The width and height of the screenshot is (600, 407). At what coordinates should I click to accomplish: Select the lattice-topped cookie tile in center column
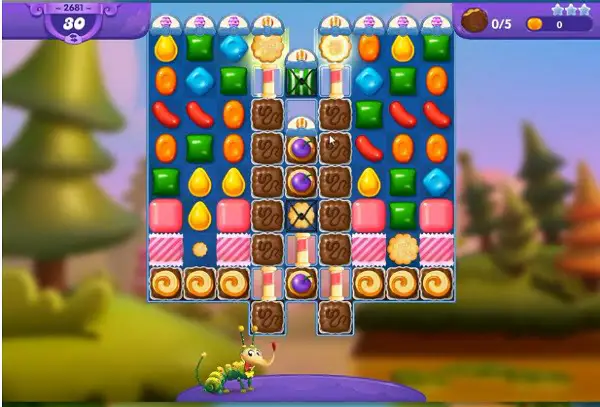pyautogui.click(x=301, y=215)
